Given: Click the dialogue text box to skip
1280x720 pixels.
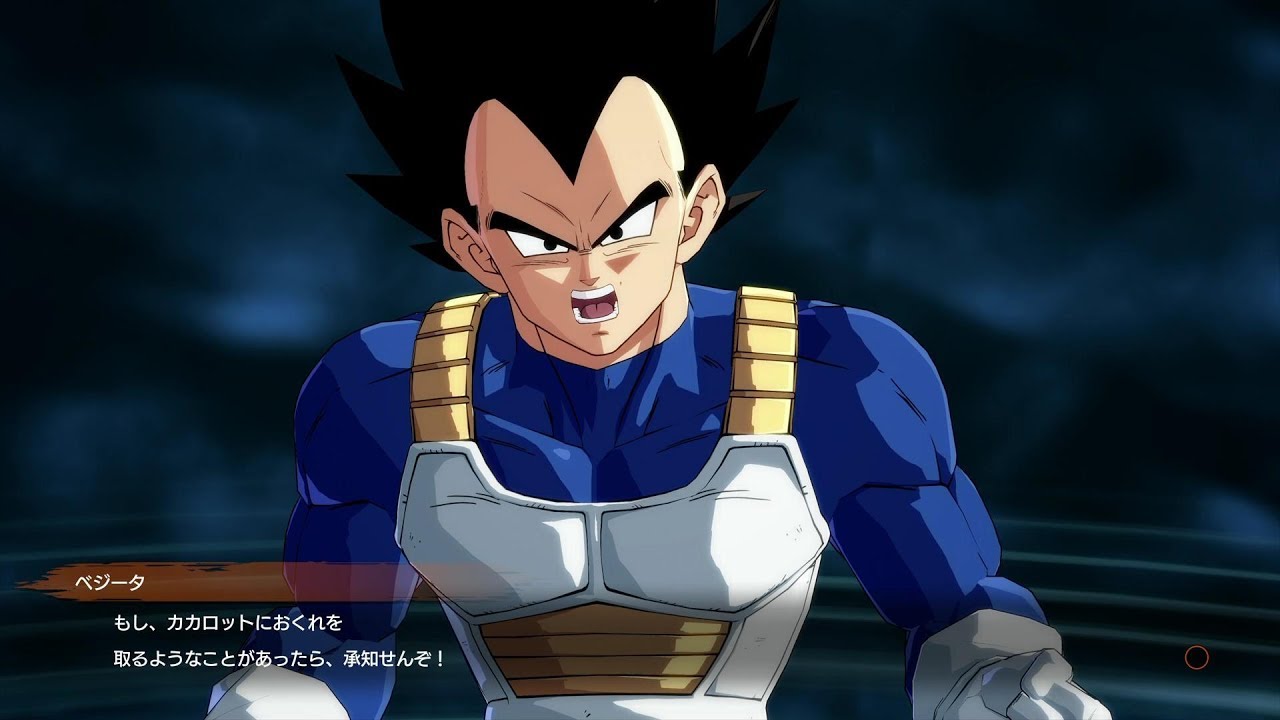Looking at the screenshot, I should click(x=300, y=640).
